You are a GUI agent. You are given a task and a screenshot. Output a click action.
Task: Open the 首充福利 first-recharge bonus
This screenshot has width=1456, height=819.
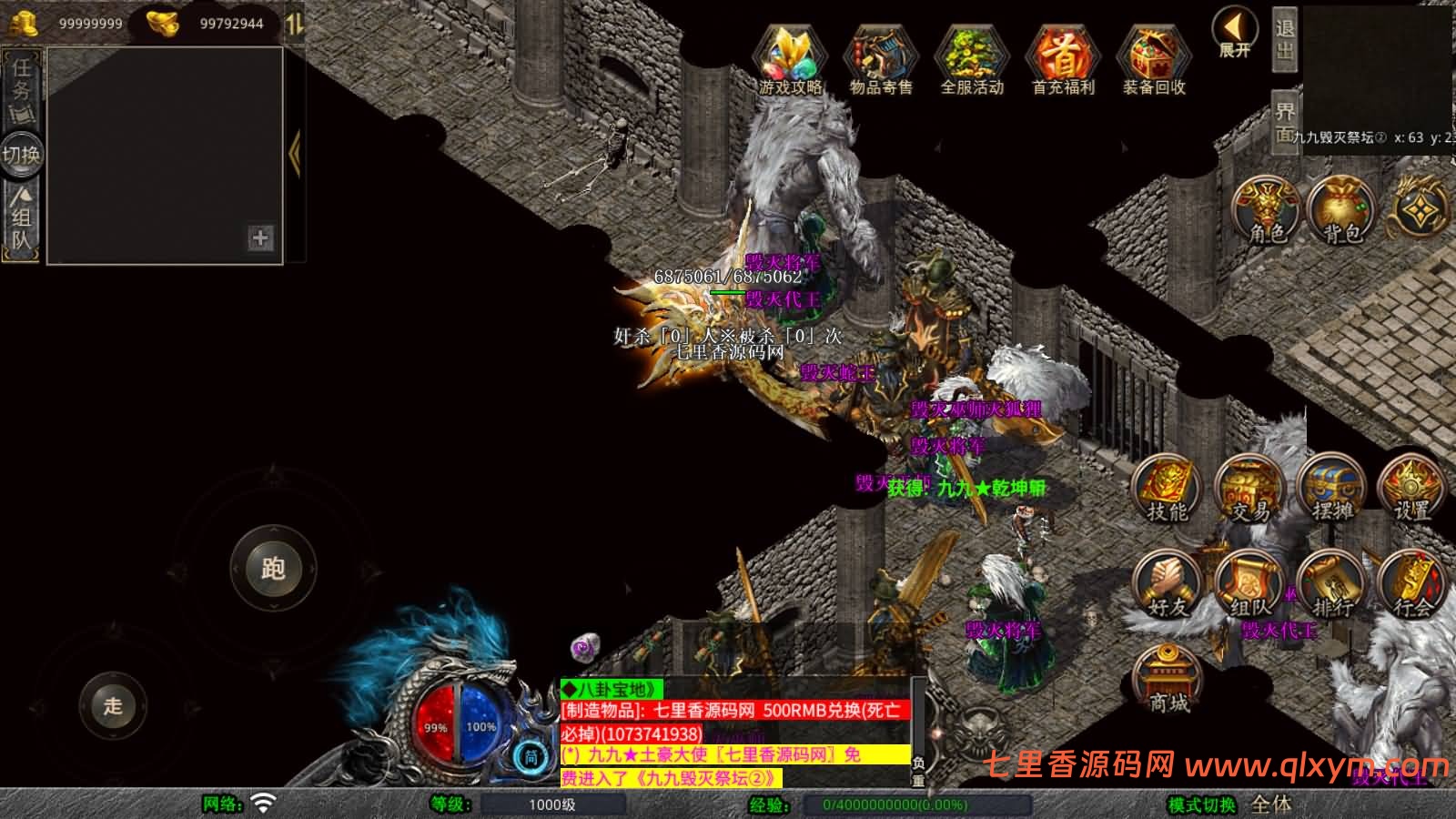click(1062, 59)
